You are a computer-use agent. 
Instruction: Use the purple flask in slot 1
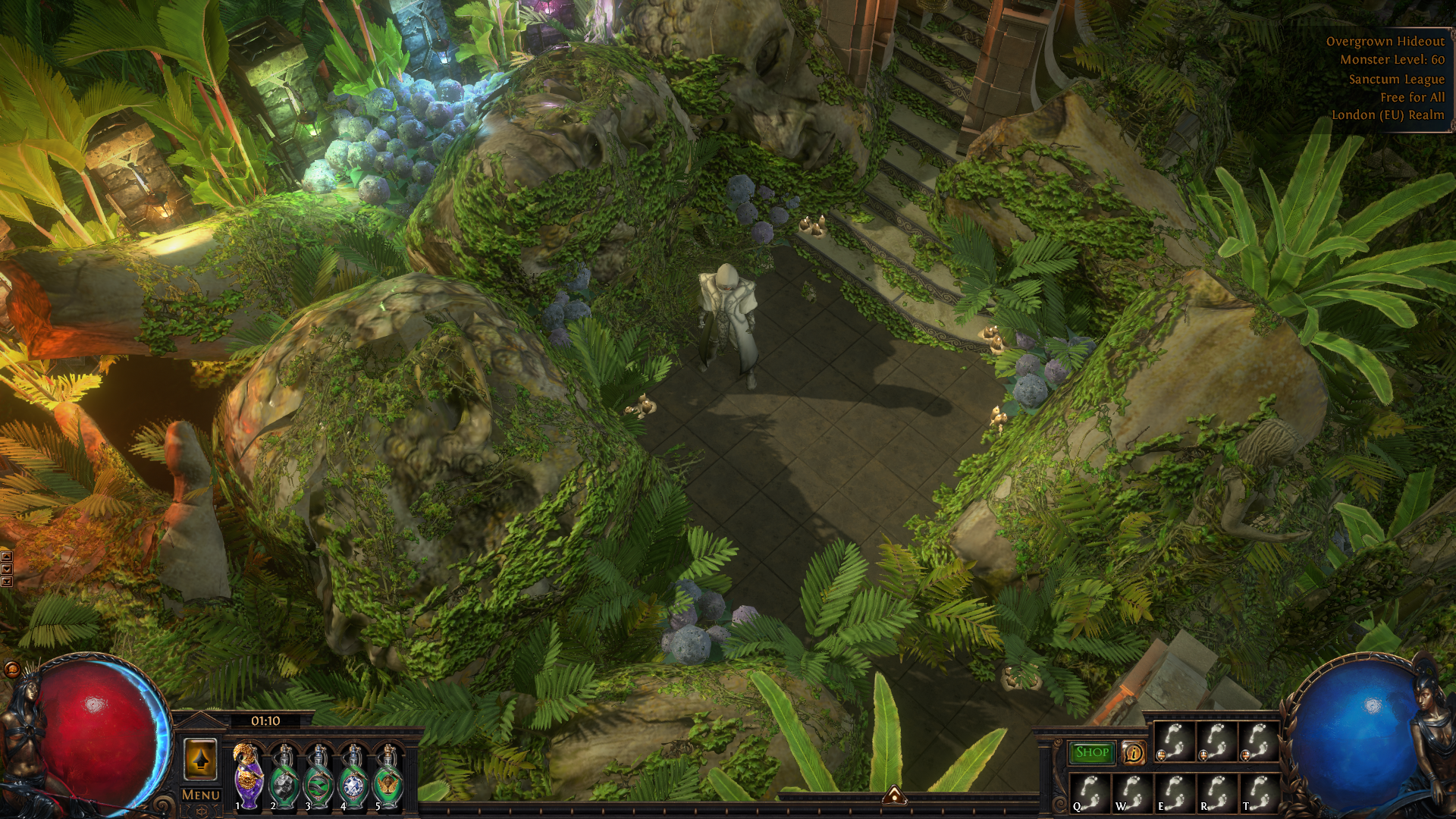(x=248, y=777)
